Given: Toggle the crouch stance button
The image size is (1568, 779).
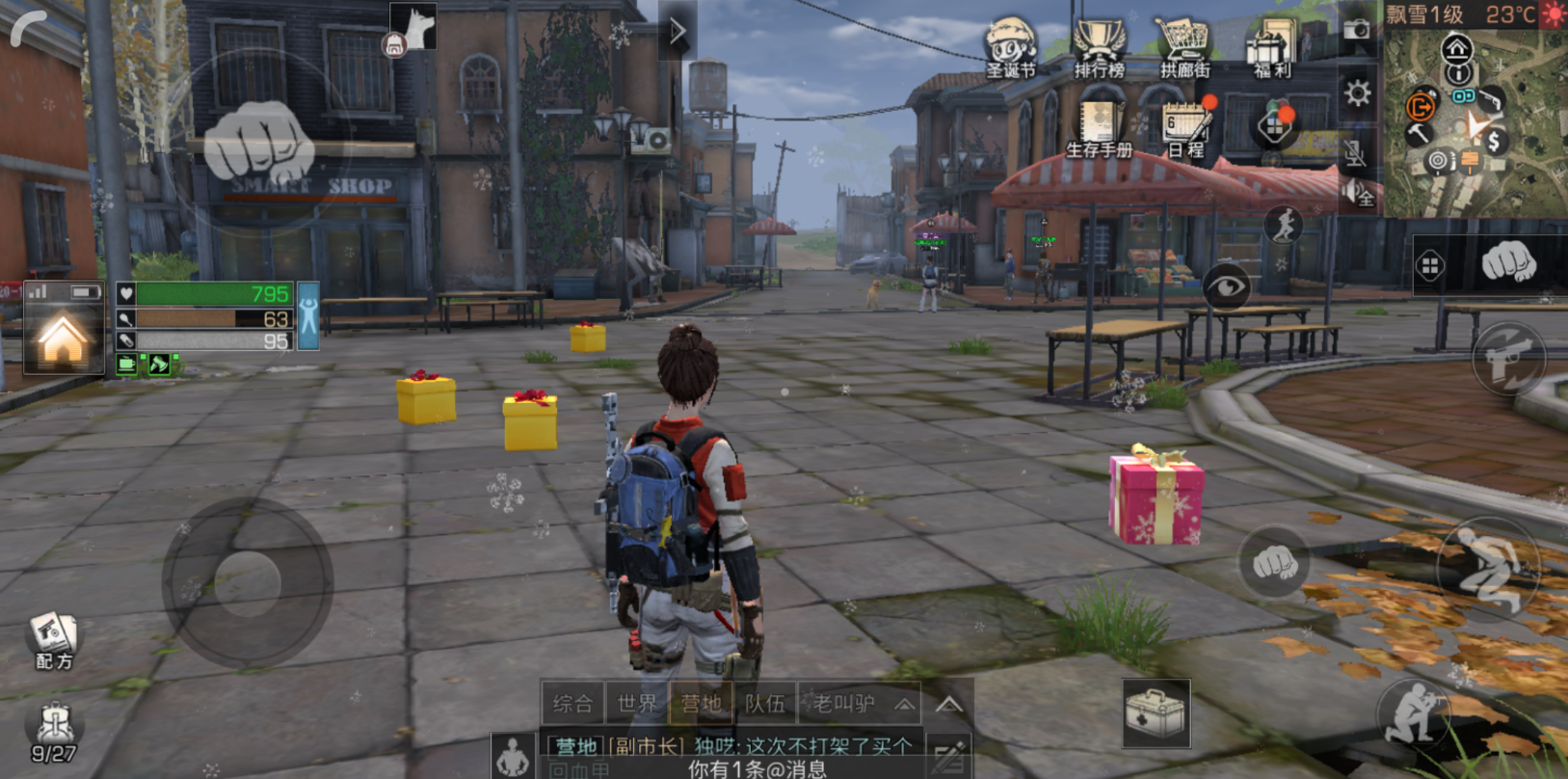Looking at the screenshot, I should pos(1491,569).
